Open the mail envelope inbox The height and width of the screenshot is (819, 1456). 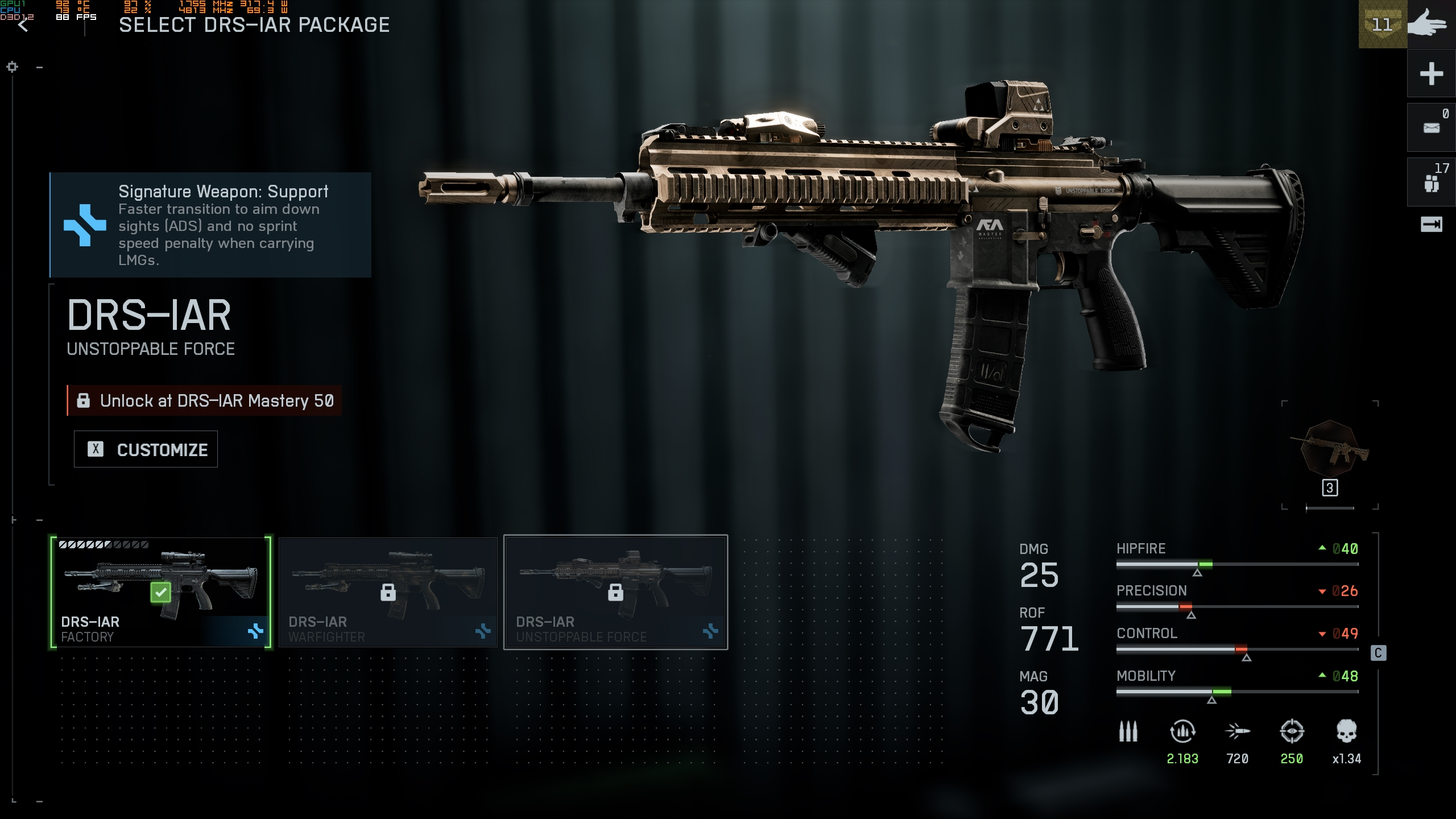1431,128
